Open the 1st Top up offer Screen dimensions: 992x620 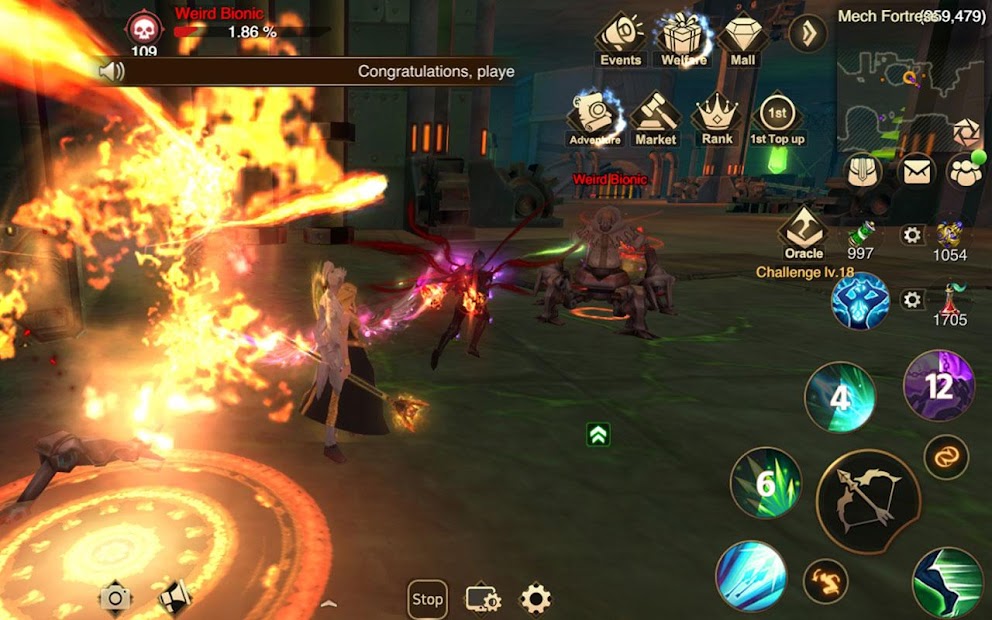coord(777,117)
